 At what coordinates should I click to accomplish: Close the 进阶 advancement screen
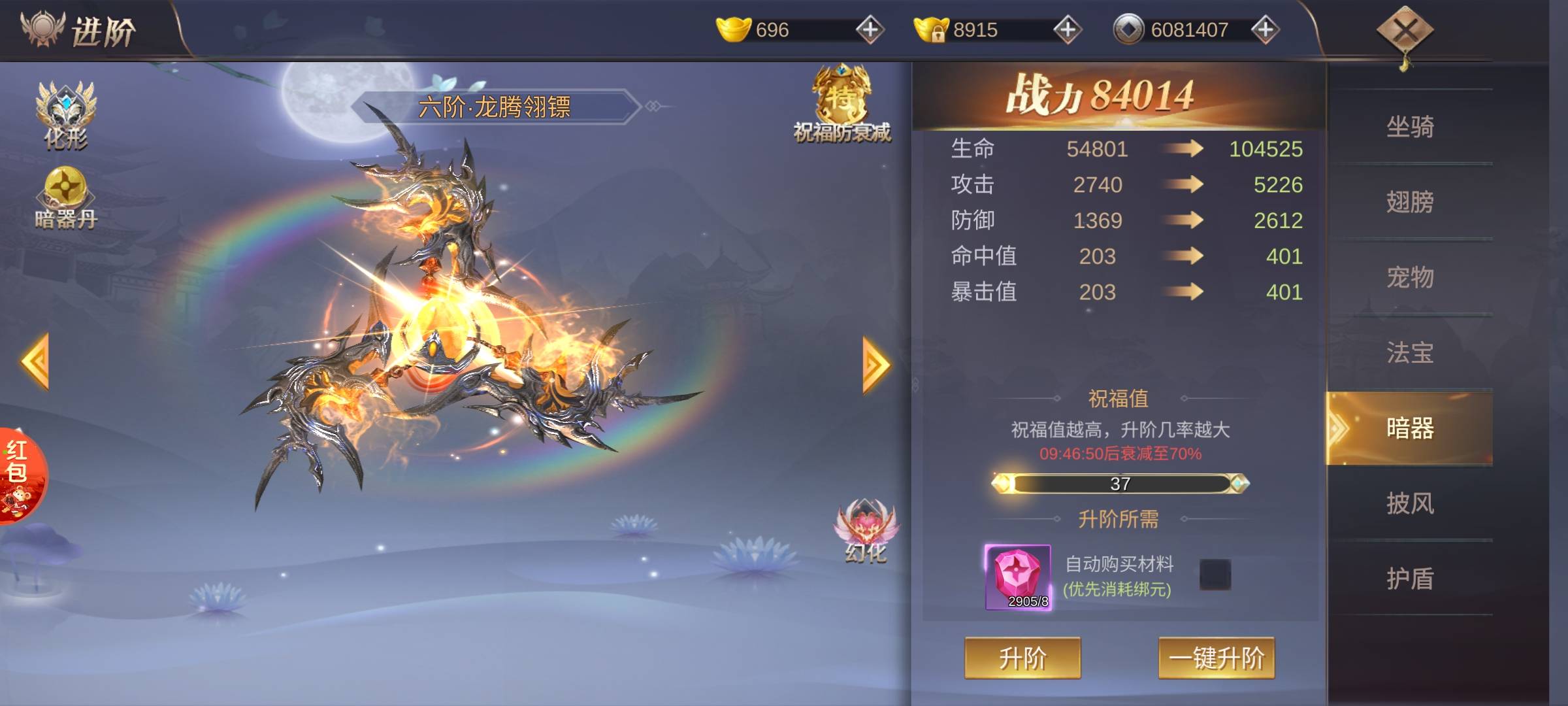click(x=1405, y=31)
